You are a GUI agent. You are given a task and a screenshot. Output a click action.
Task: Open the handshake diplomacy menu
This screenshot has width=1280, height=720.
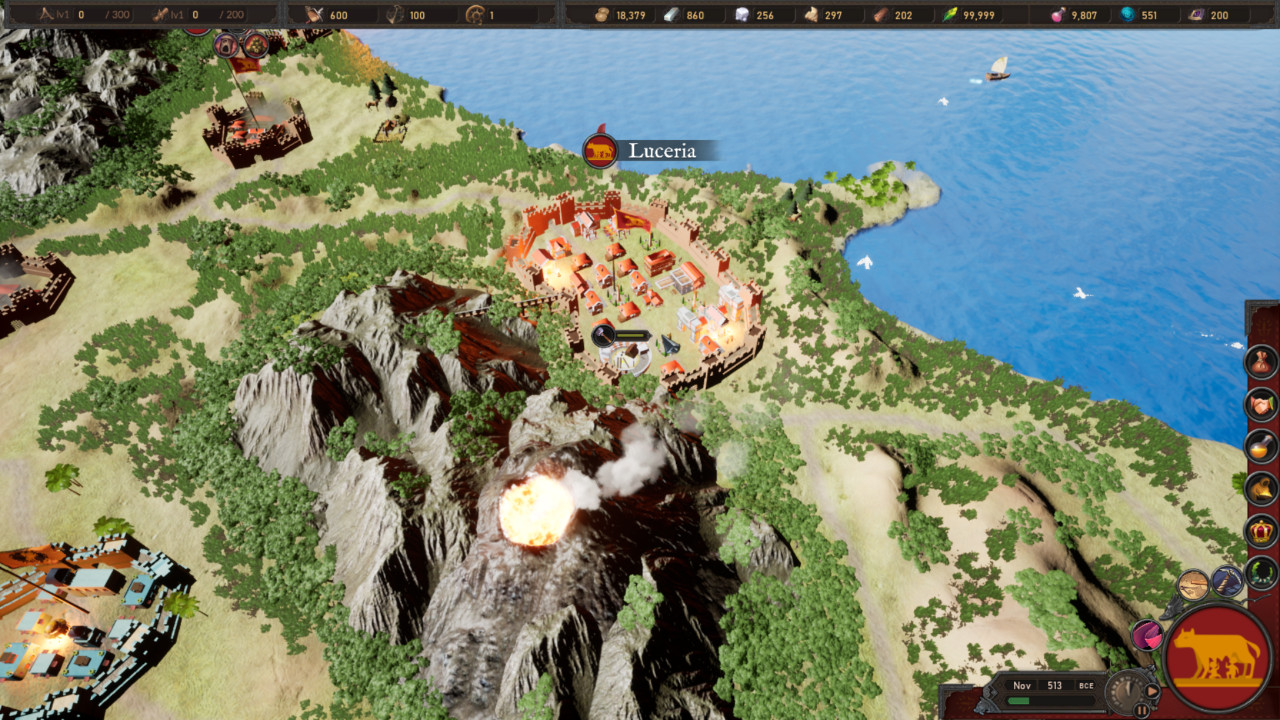pos(1261,404)
